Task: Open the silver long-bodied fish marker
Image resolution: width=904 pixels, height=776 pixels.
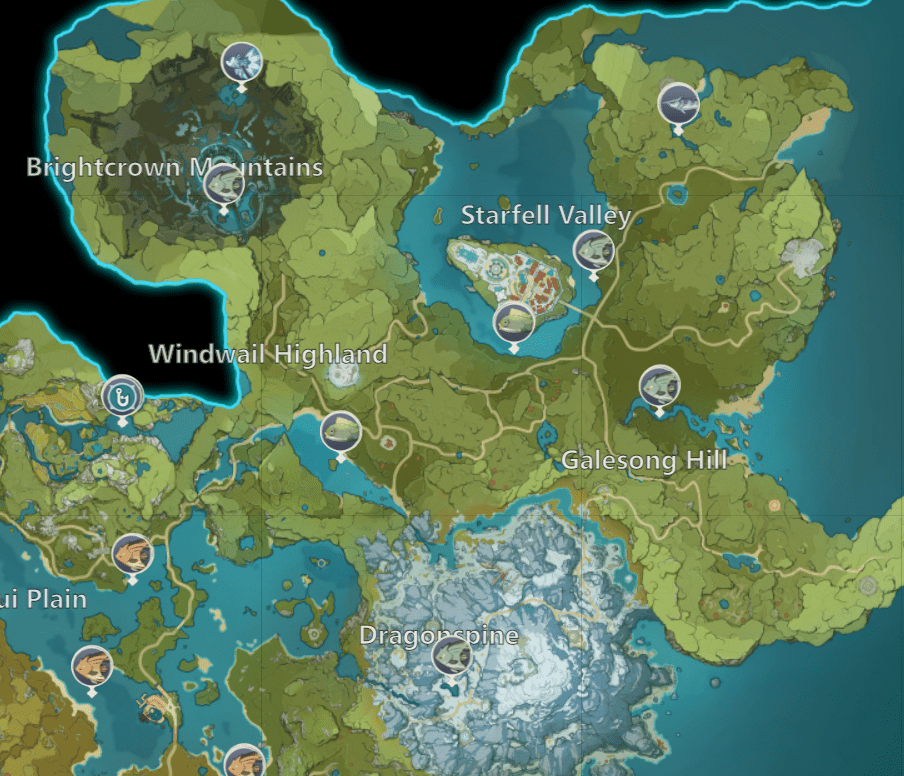Action: pyautogui.click(x=678, y=102)
